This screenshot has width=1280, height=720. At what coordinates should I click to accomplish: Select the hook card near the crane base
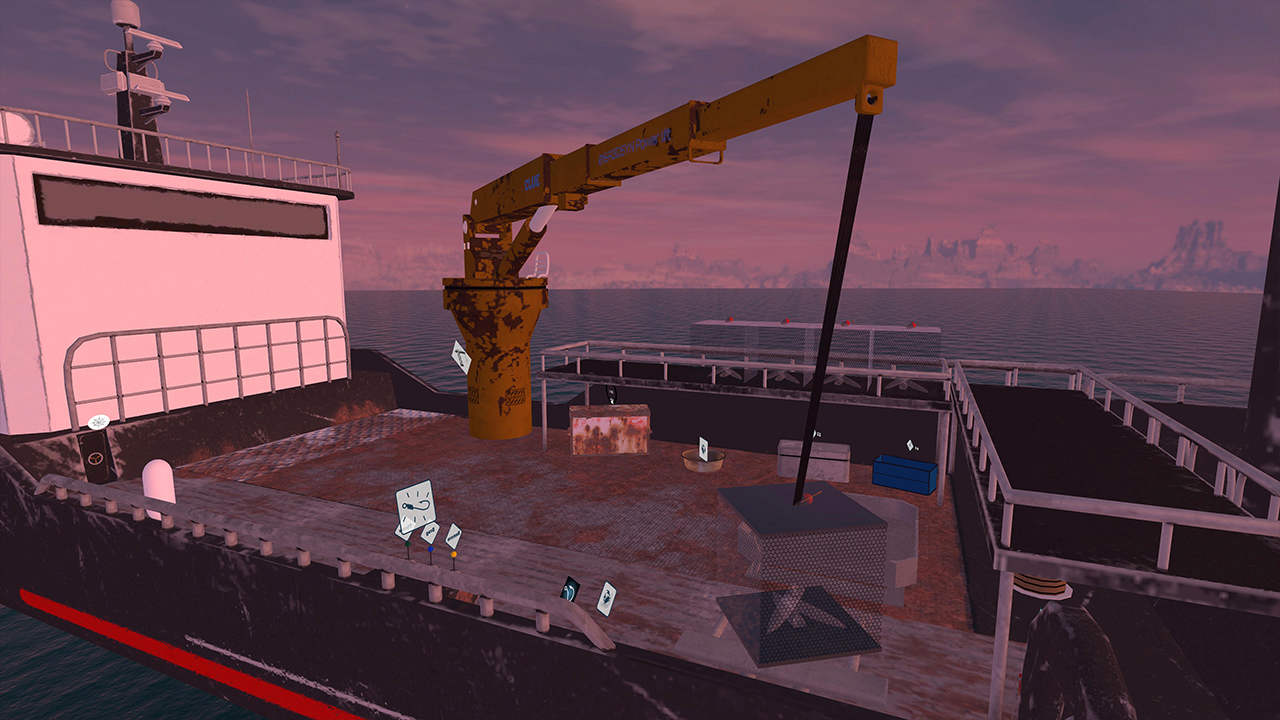(x=461, y=356)
